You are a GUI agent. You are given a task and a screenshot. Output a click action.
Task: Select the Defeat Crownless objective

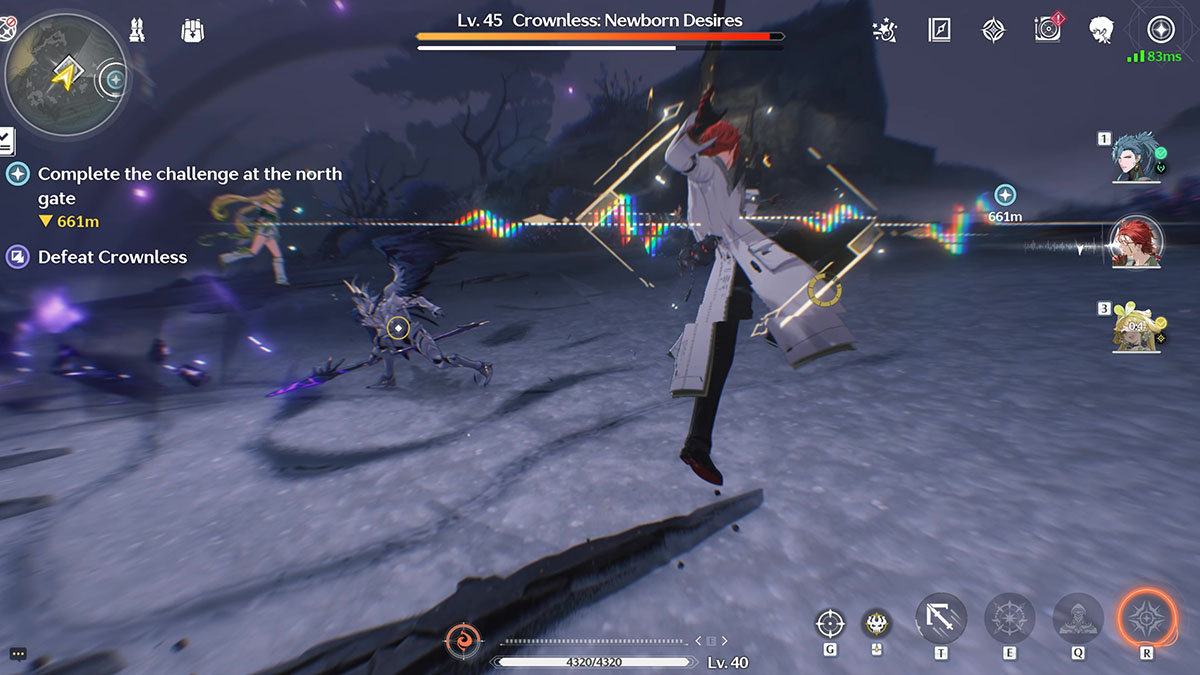tap(112, 257)
